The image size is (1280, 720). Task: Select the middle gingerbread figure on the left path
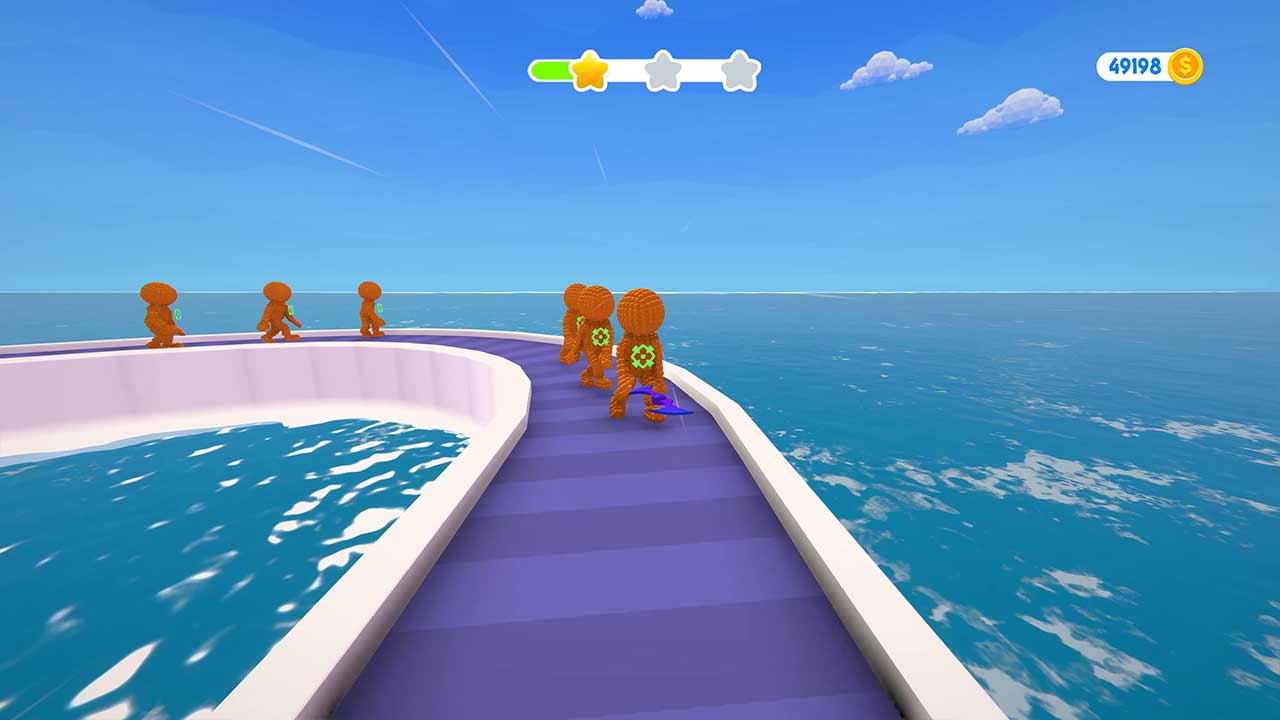pos(278,312)
